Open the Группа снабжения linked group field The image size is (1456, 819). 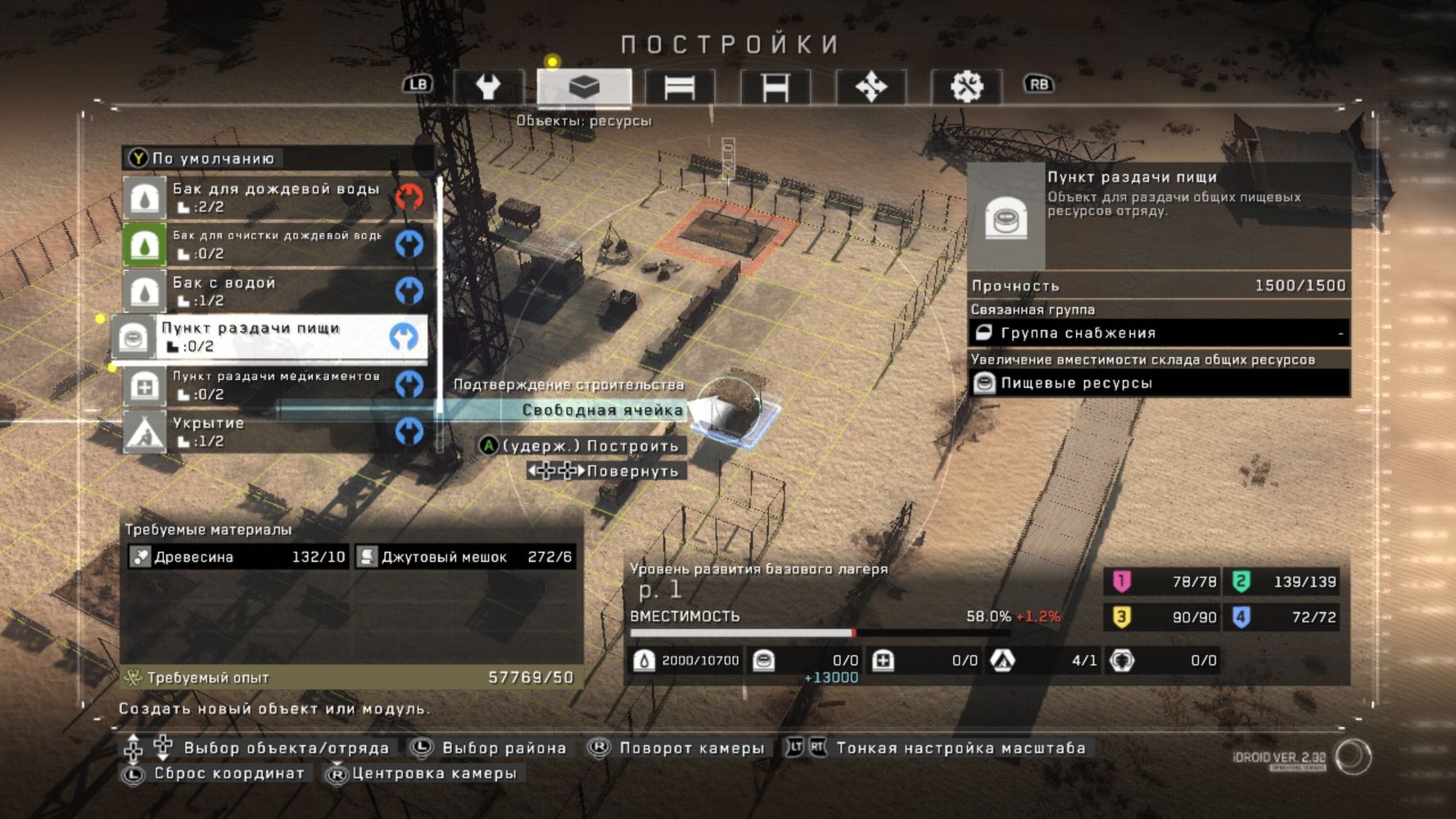click(1159, 333)
